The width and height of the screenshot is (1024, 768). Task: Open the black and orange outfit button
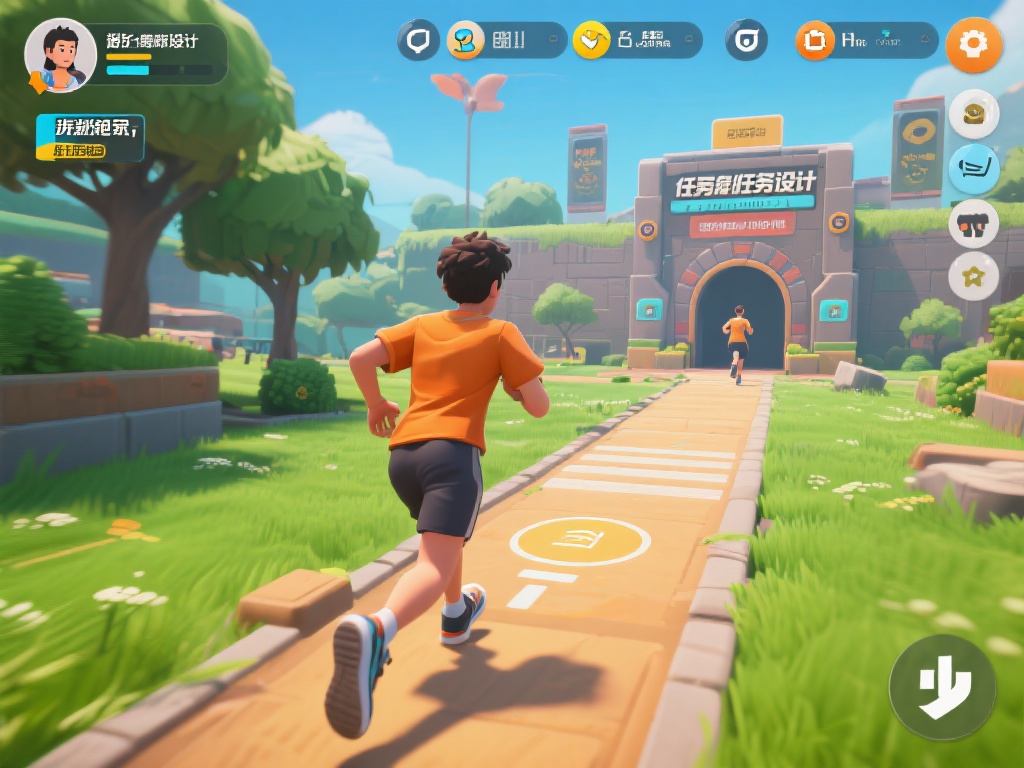coord(973,223)
